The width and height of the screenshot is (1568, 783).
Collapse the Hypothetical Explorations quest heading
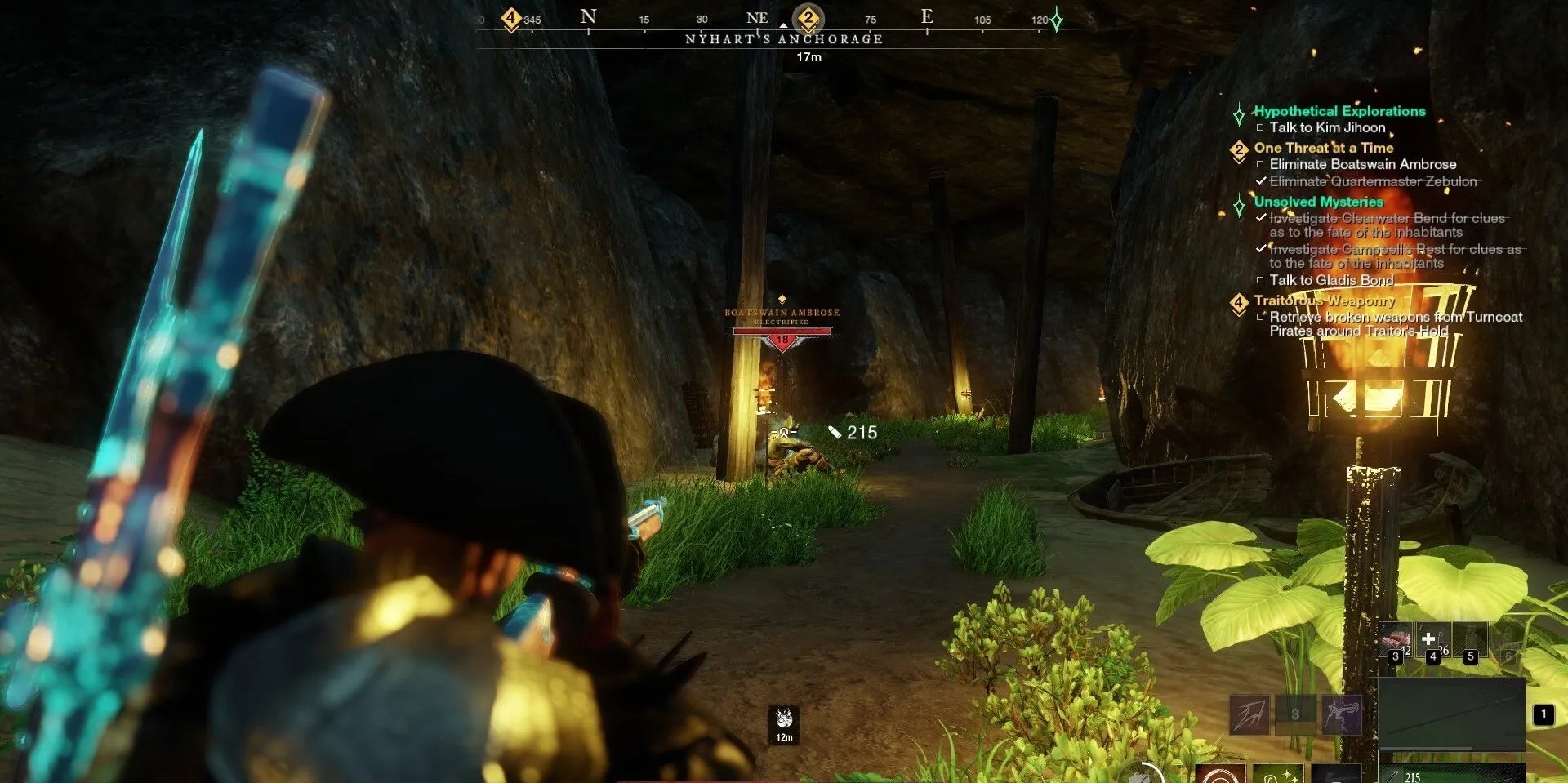1338,111
